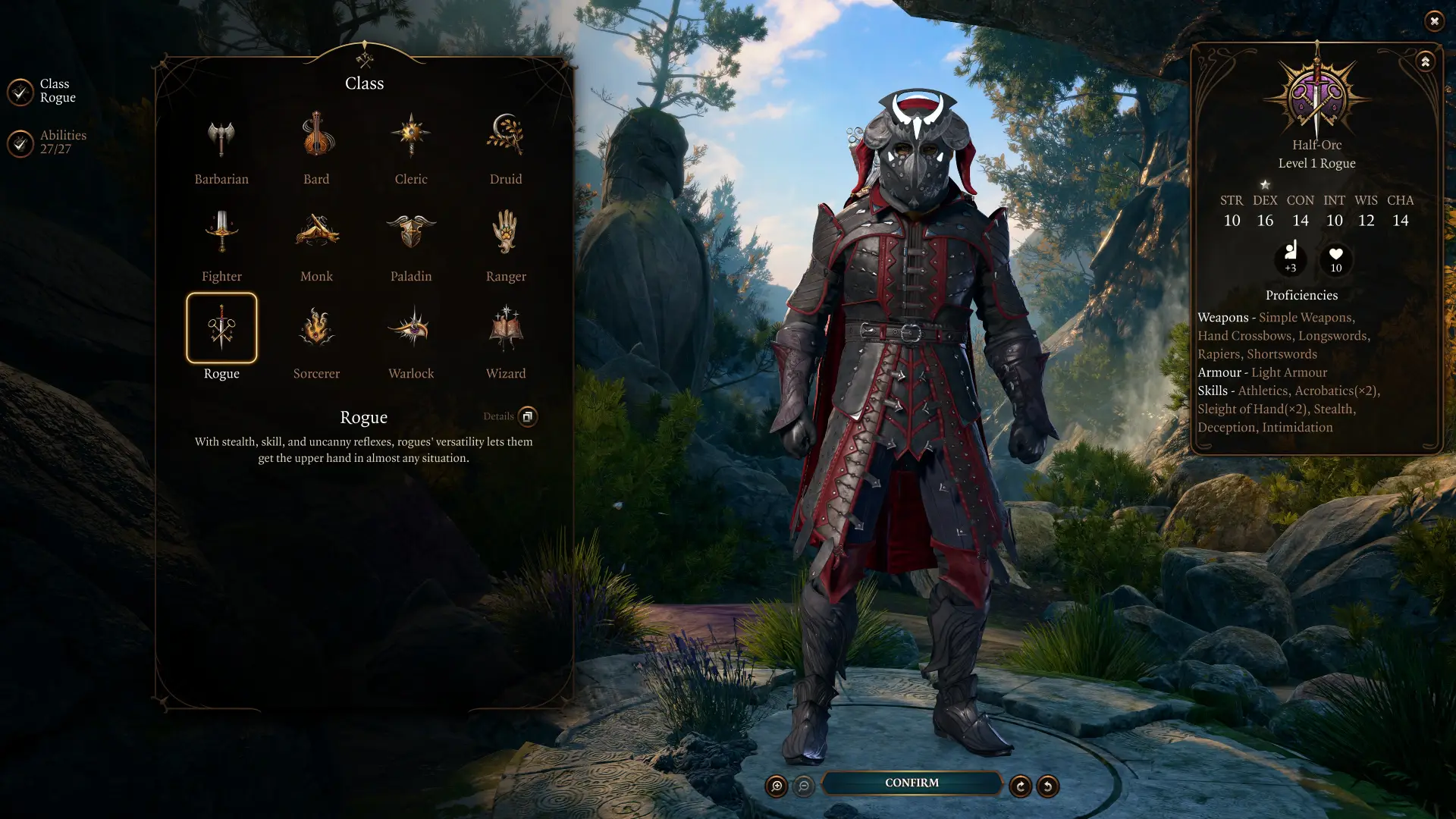Choose the Warlock class

(x=410, y=328)
